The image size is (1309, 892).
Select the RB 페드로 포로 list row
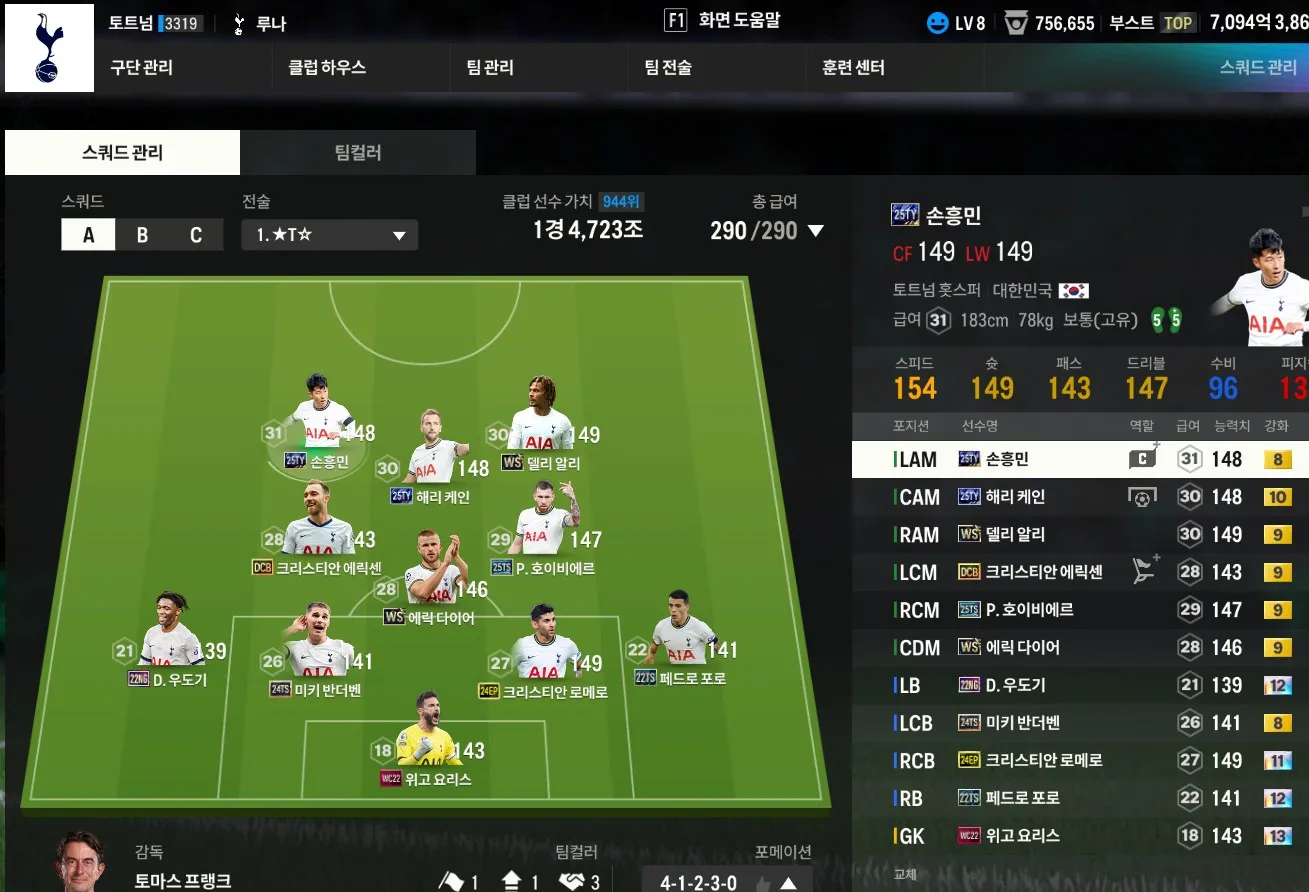(x=1080, y=798)
